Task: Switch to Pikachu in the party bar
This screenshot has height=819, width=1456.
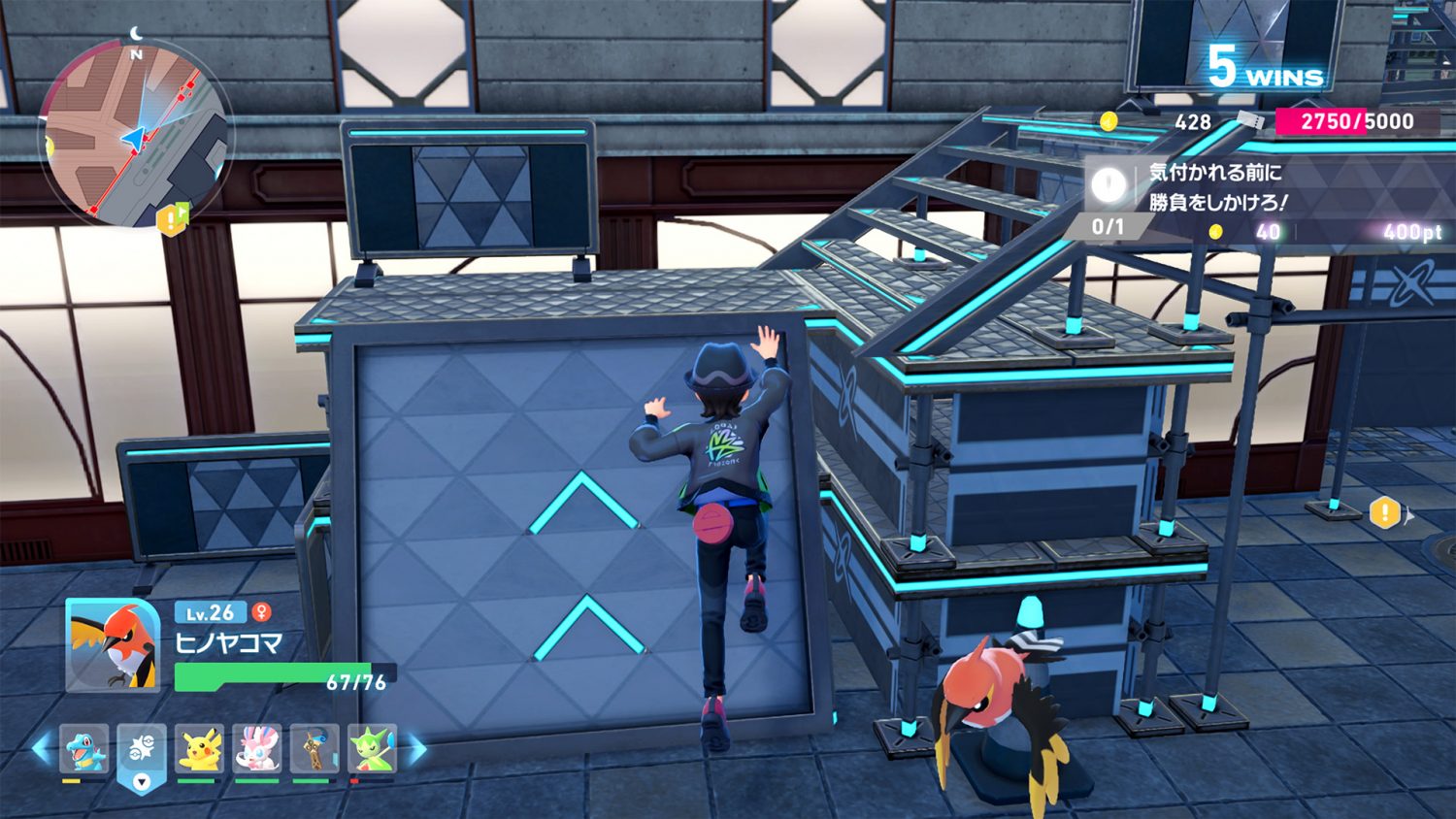Action: [200, 750]
